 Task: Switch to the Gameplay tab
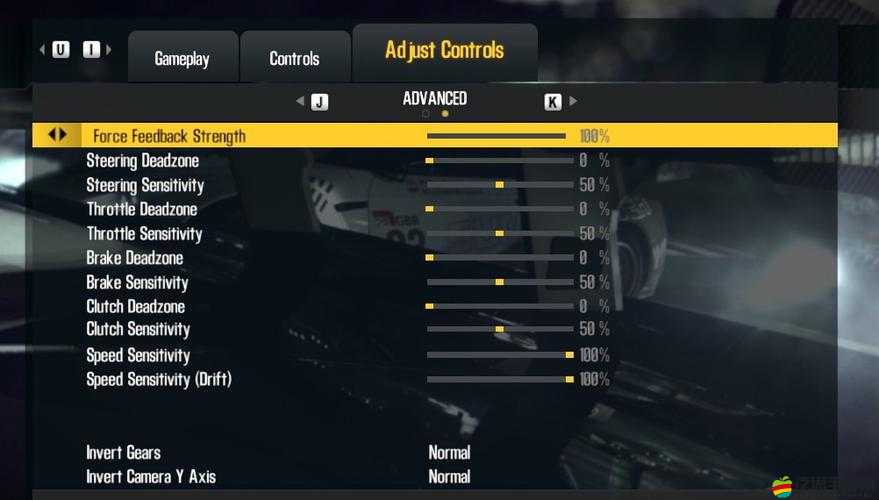pyautogui.click(x=182, y=59)
